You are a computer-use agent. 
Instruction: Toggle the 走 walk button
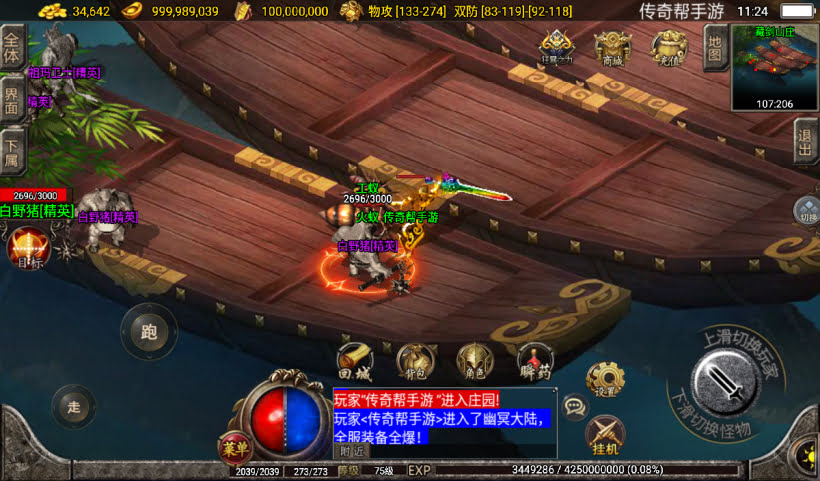coord(74,406)
